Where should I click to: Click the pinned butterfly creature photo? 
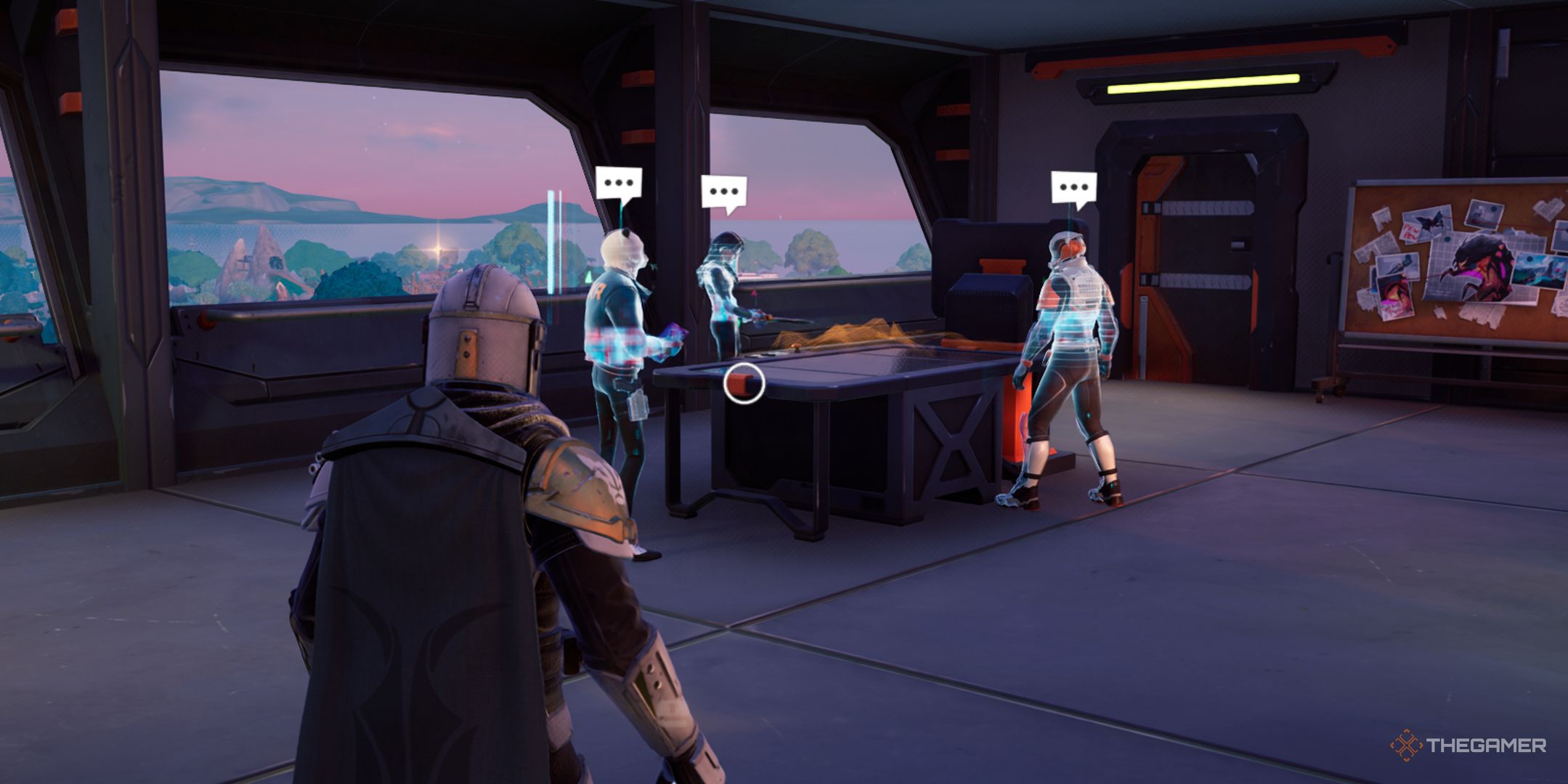click(1430, 221)
